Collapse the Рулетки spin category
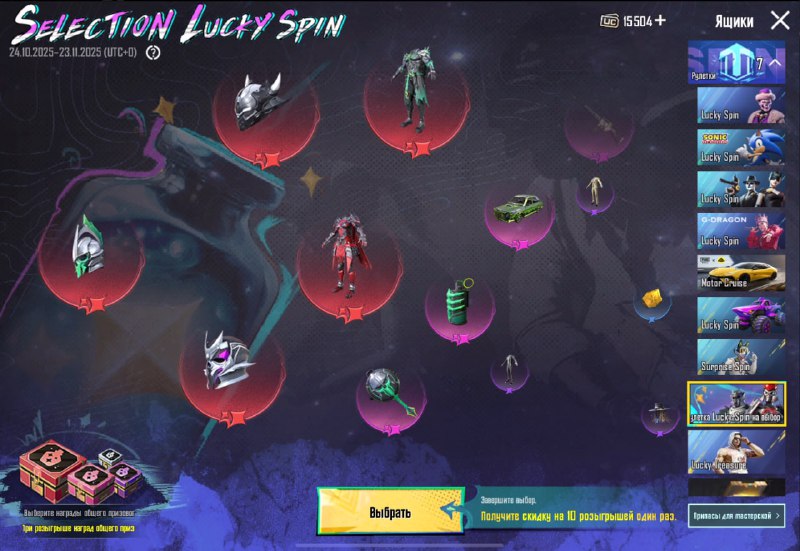This screenshot has width=800, height=551. tap(742, 63)
